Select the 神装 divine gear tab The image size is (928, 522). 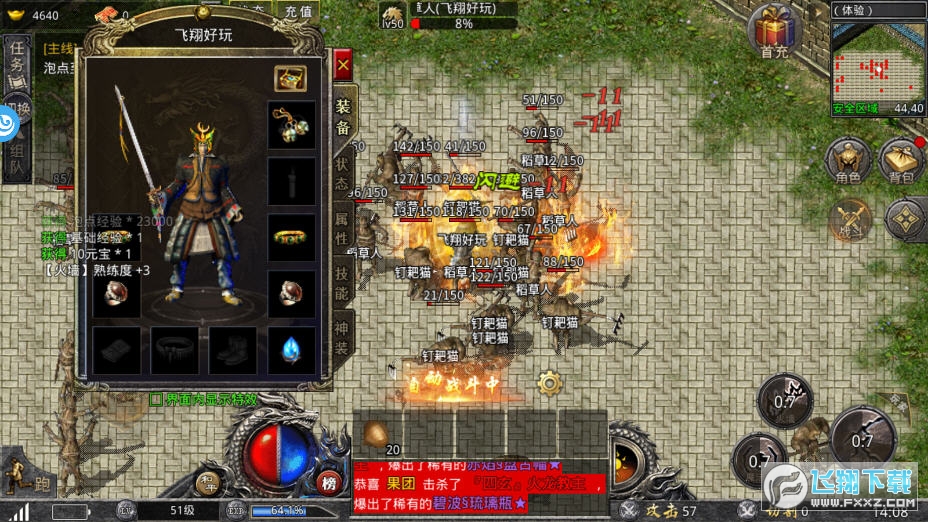click(342, 337)
